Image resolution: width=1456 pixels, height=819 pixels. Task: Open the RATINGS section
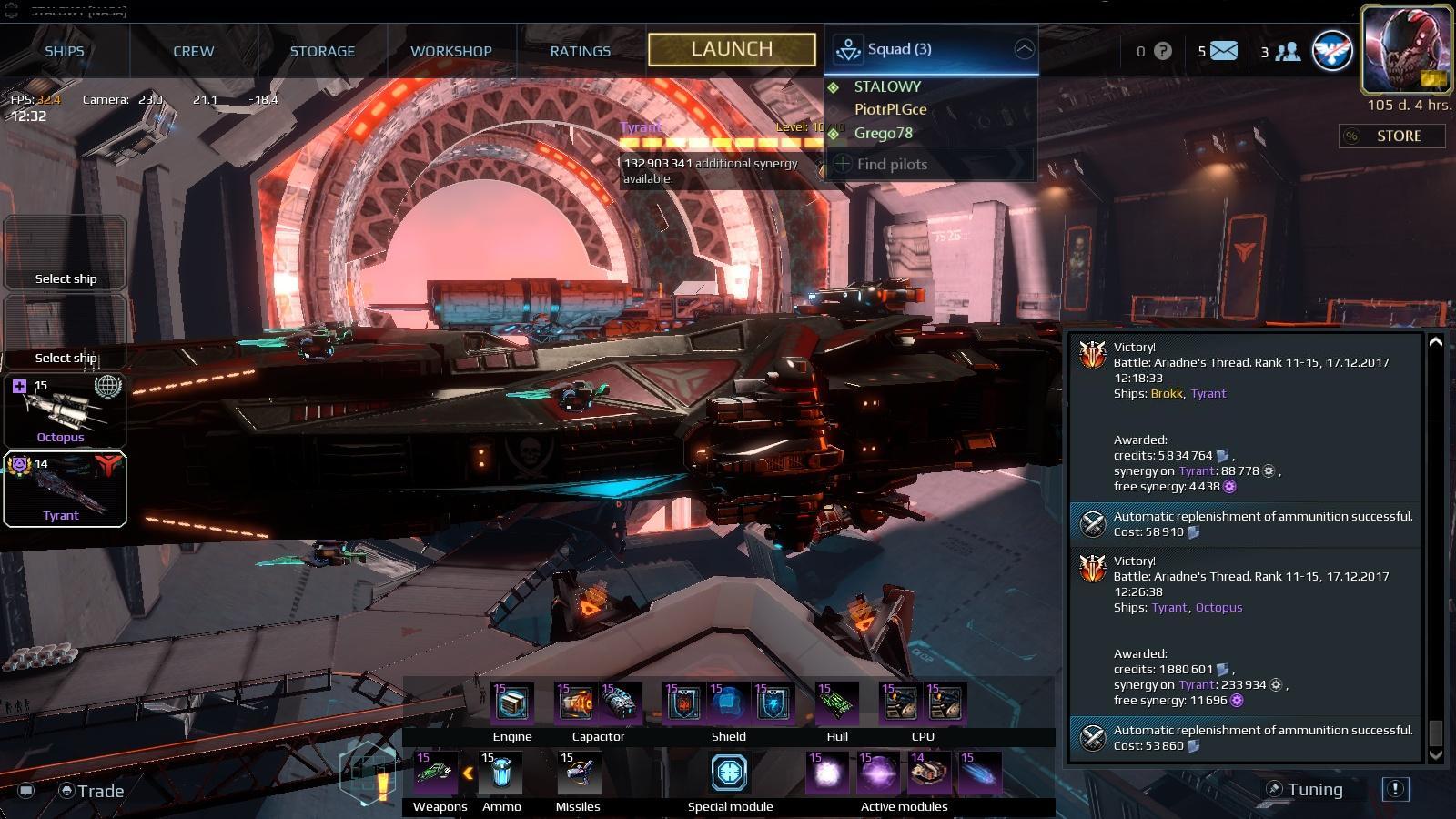point(580,51)
